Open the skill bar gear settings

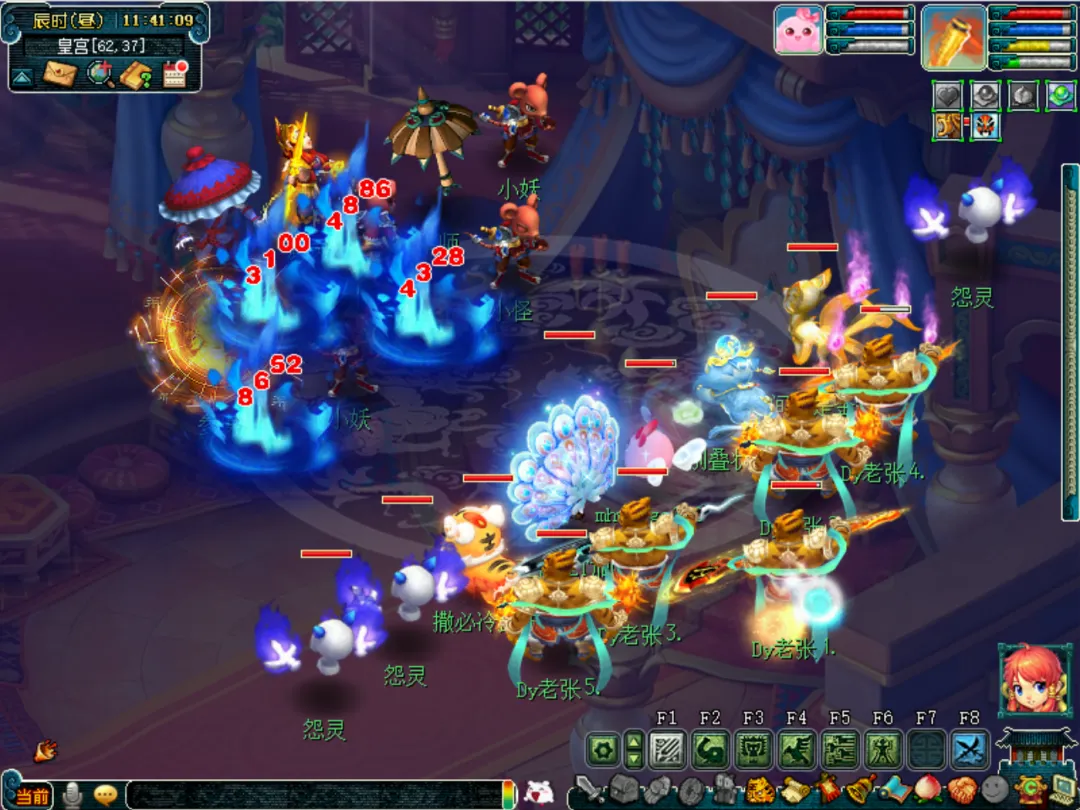coord(602,749)
